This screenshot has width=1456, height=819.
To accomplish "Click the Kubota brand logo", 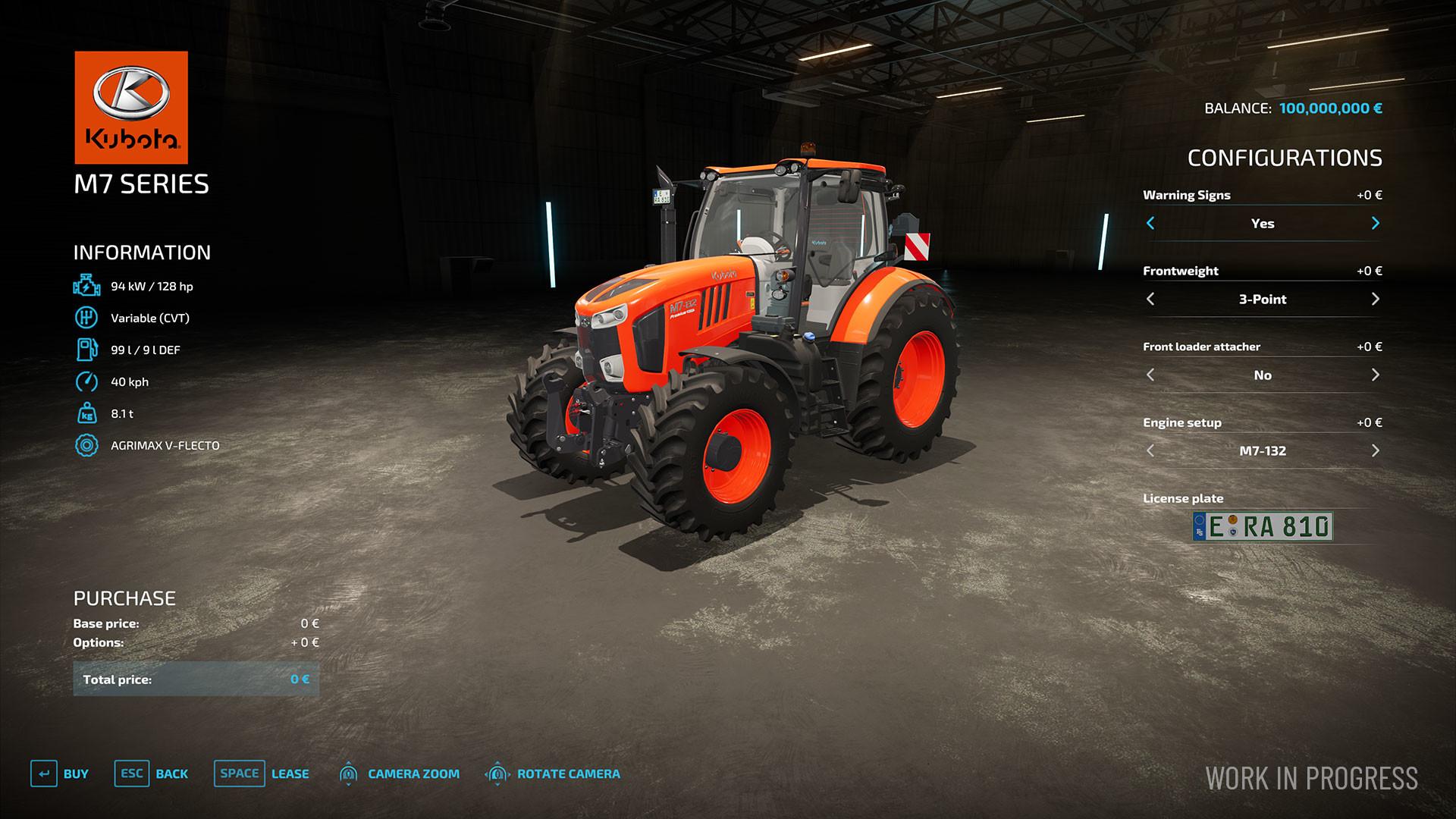I will 130,107.
